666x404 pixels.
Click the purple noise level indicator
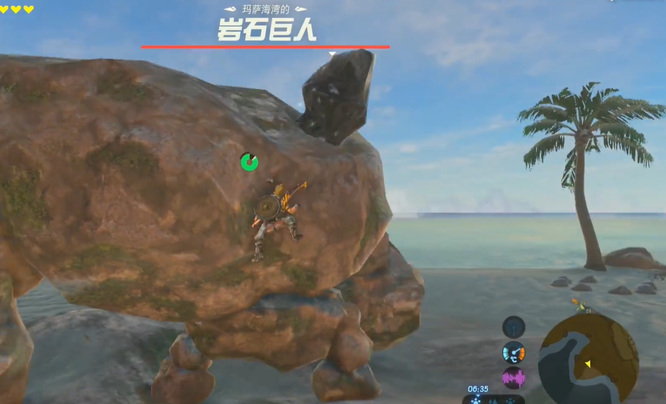tap(513, 378)
